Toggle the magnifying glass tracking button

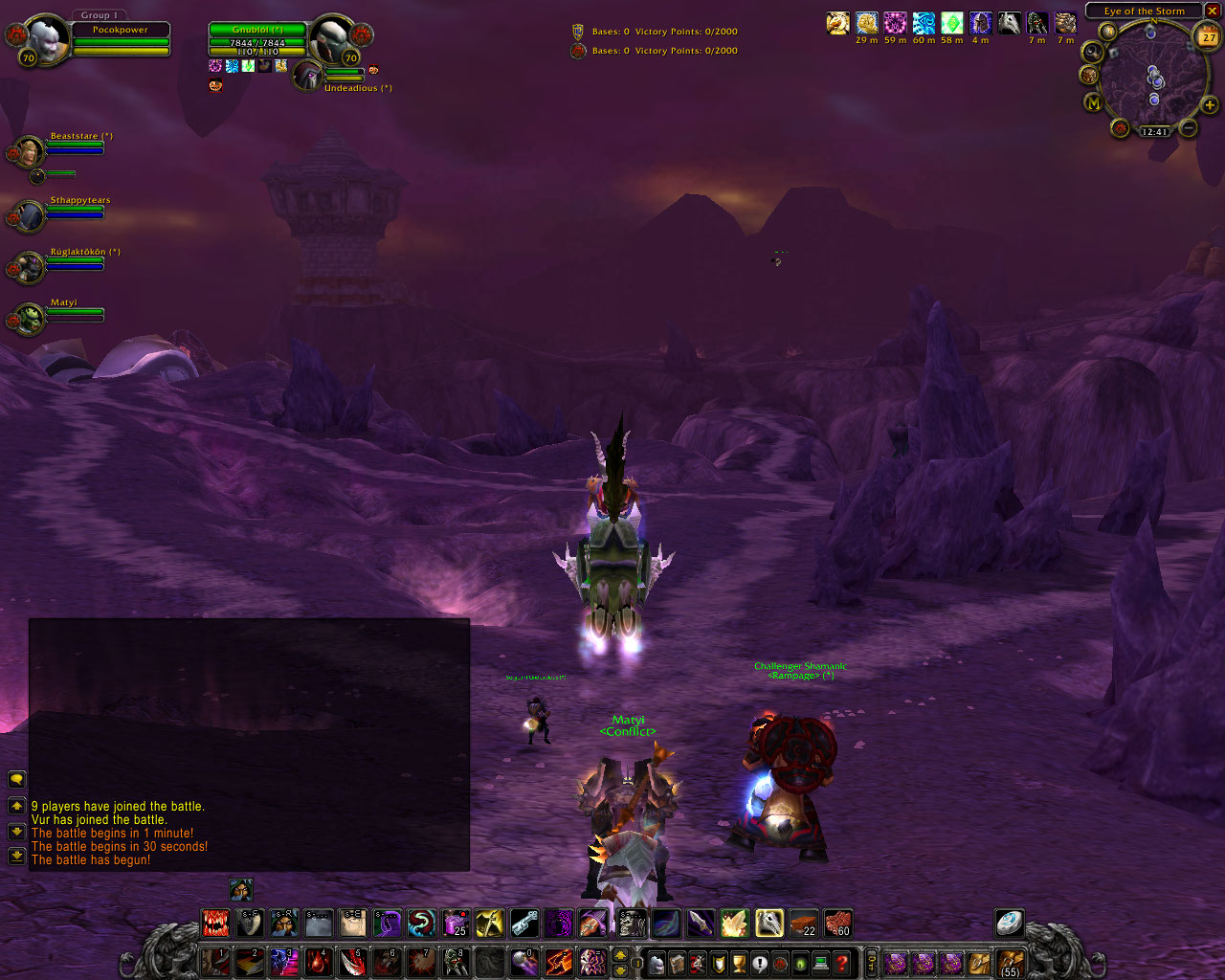point(1092,53)
